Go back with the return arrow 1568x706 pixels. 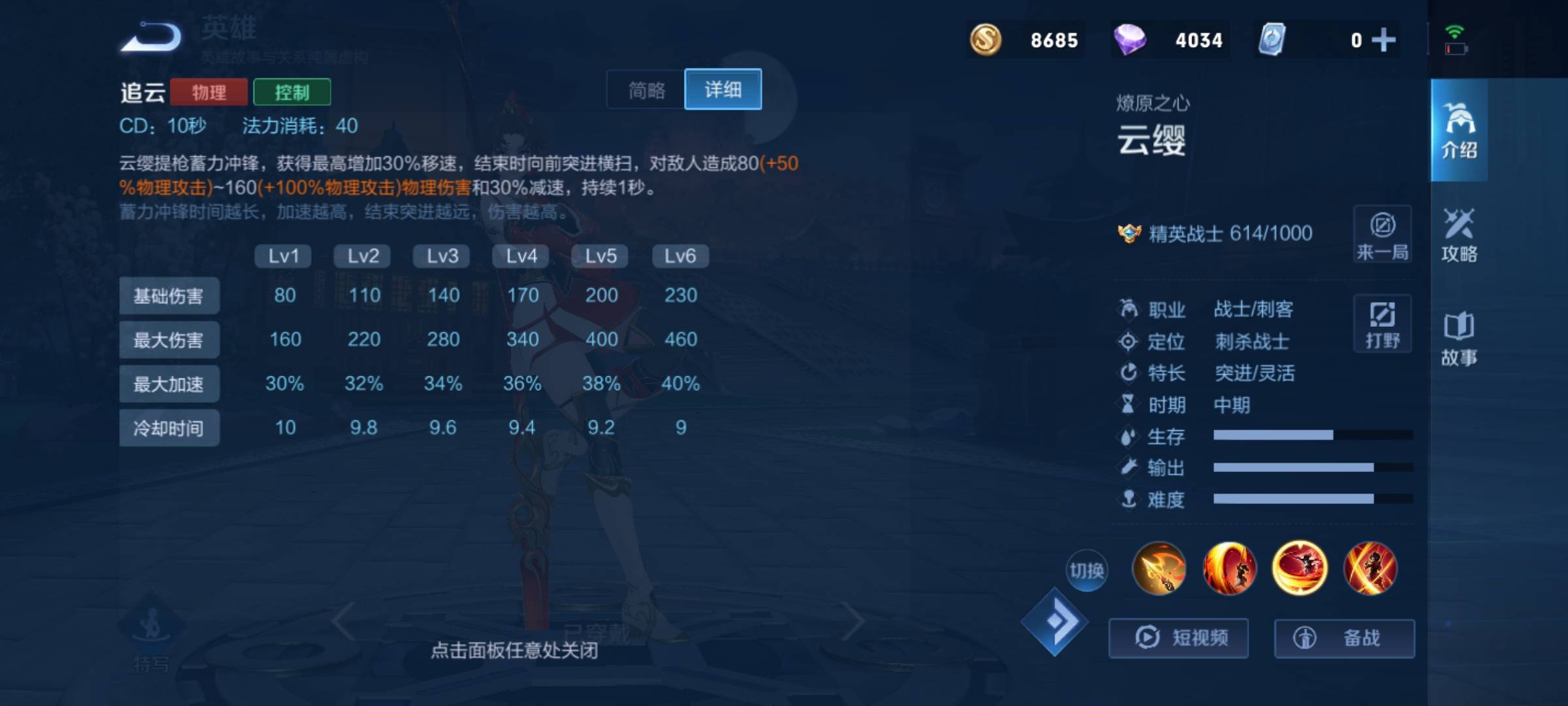[x=152, y=37]
